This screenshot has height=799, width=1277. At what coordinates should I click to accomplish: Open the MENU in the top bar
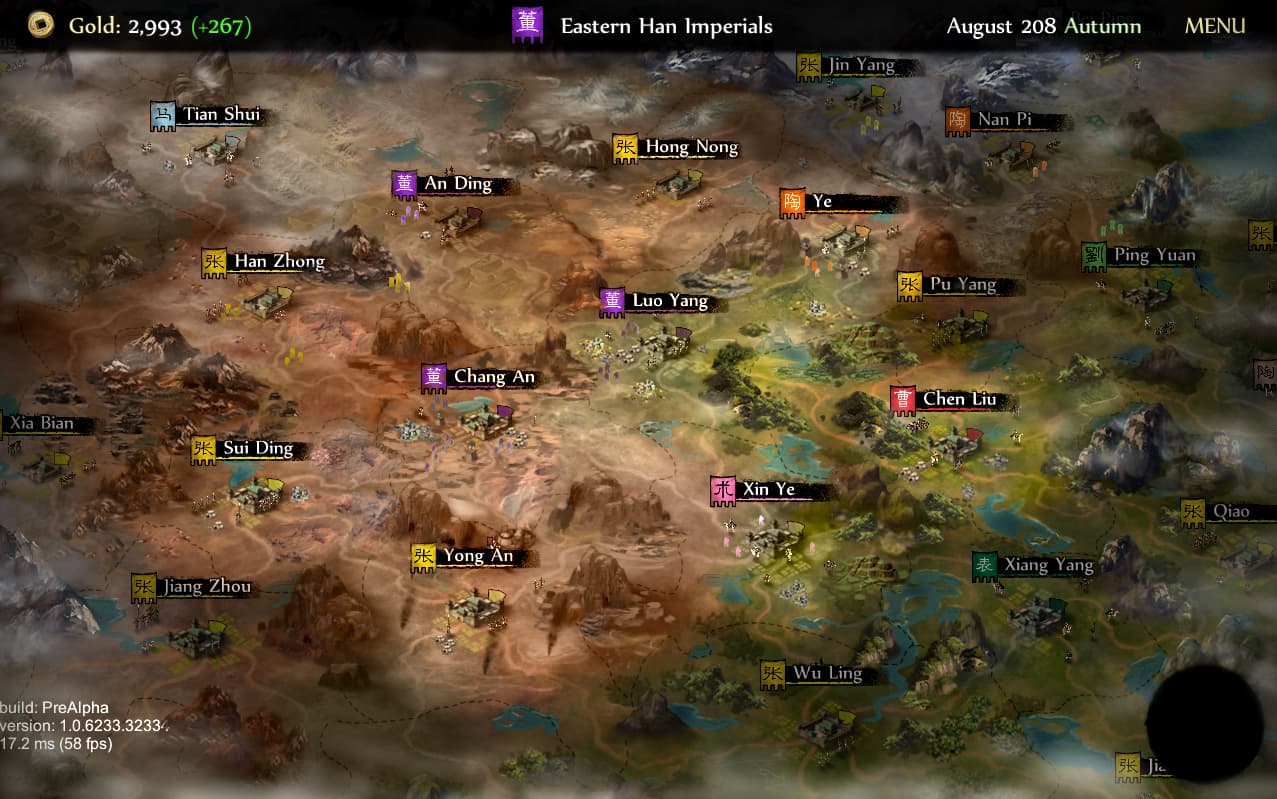click(x=1215, y=26)
